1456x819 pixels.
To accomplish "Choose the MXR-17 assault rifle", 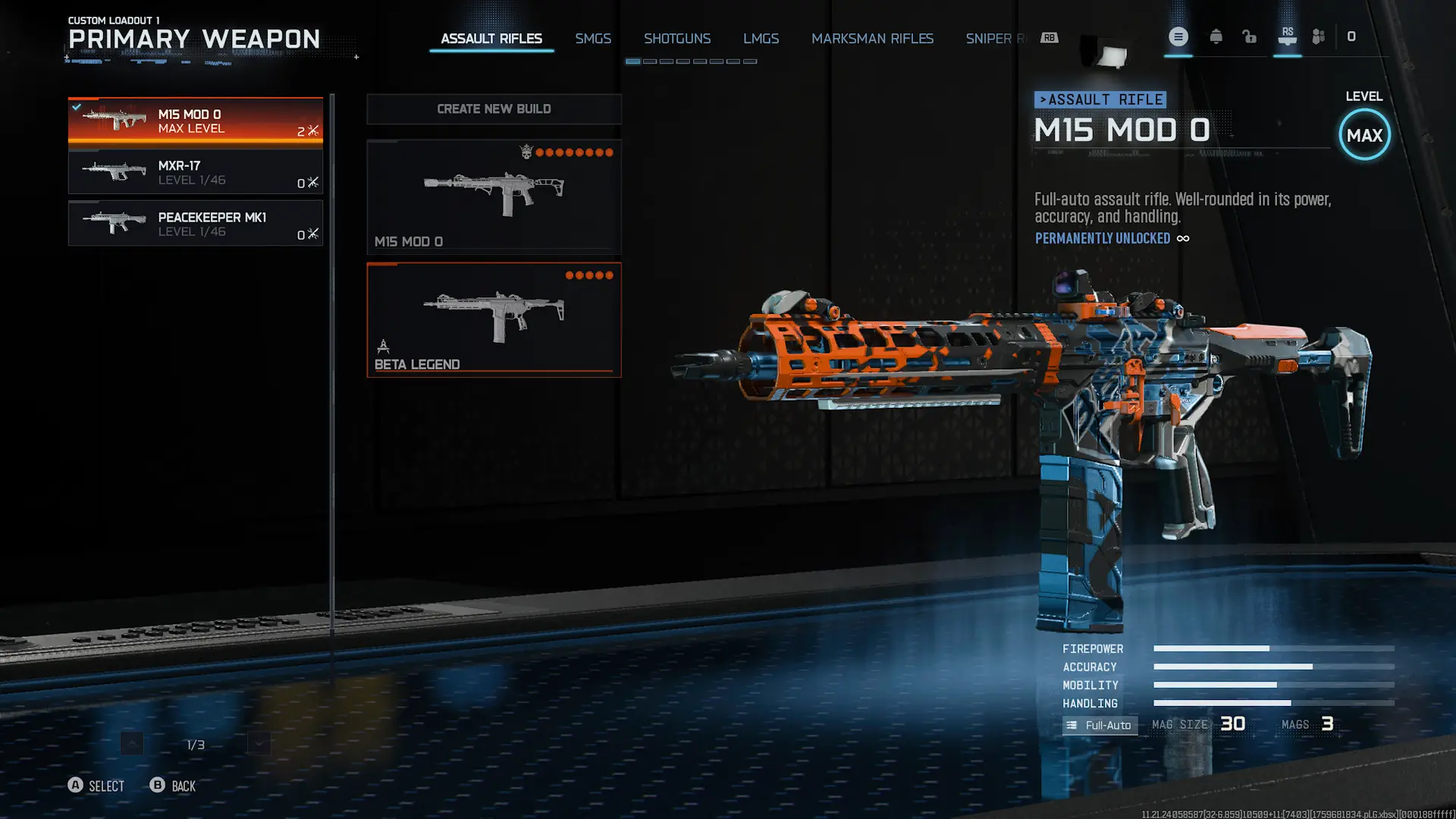I will point(195,172).
